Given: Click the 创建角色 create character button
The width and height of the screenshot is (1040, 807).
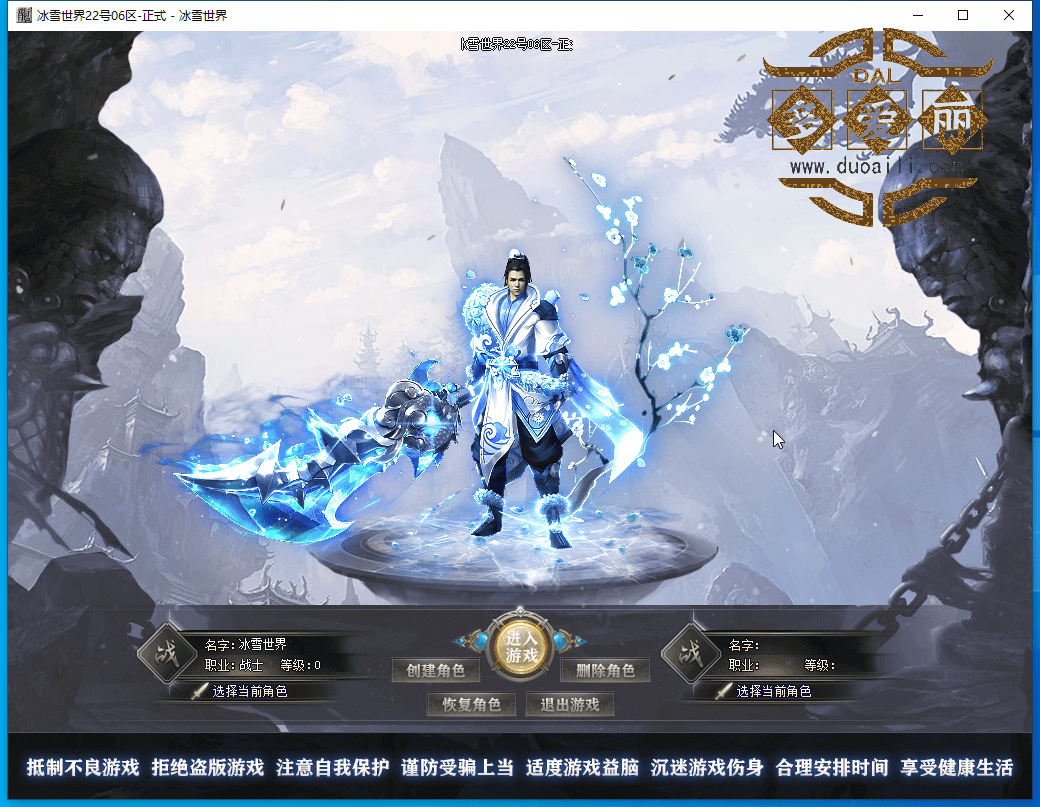Looking at the screenshot, I should pos(429,670).
